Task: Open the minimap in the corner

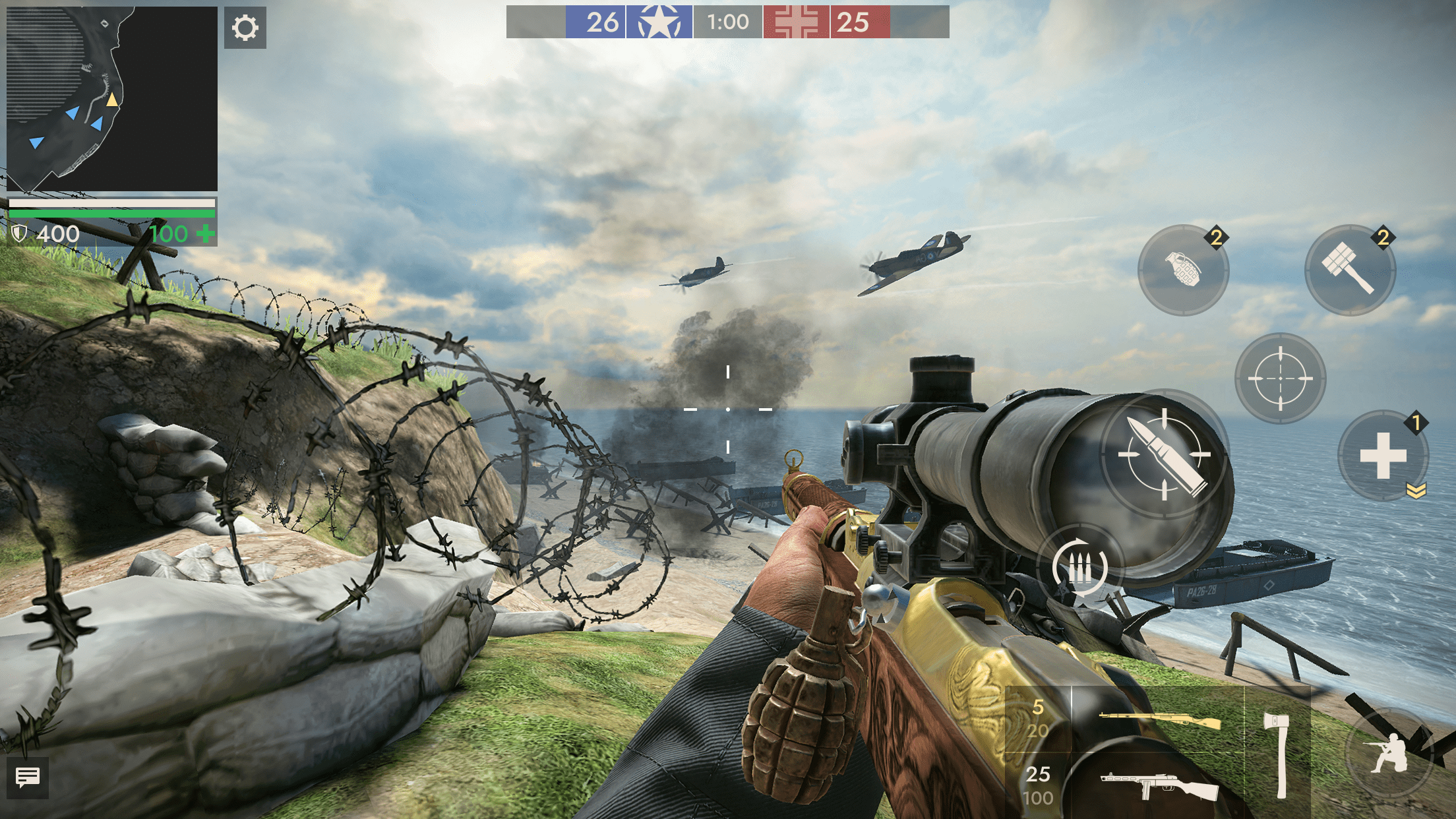Action: point(111,99)
